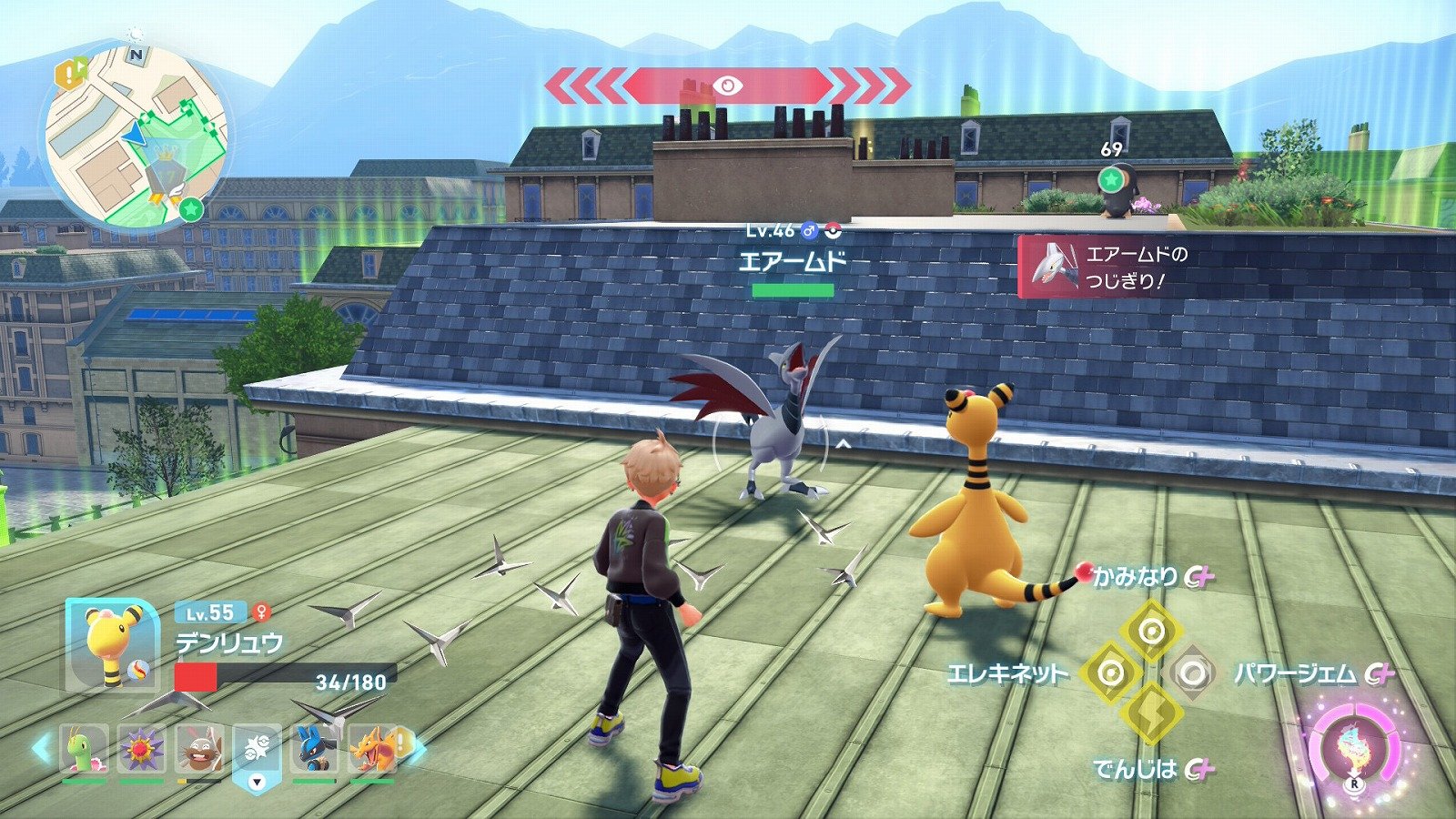The height and width of the screenshot is (819, 1456).
Task: Select the star marker above the distant trainer
Action: tap(1110, 178)
